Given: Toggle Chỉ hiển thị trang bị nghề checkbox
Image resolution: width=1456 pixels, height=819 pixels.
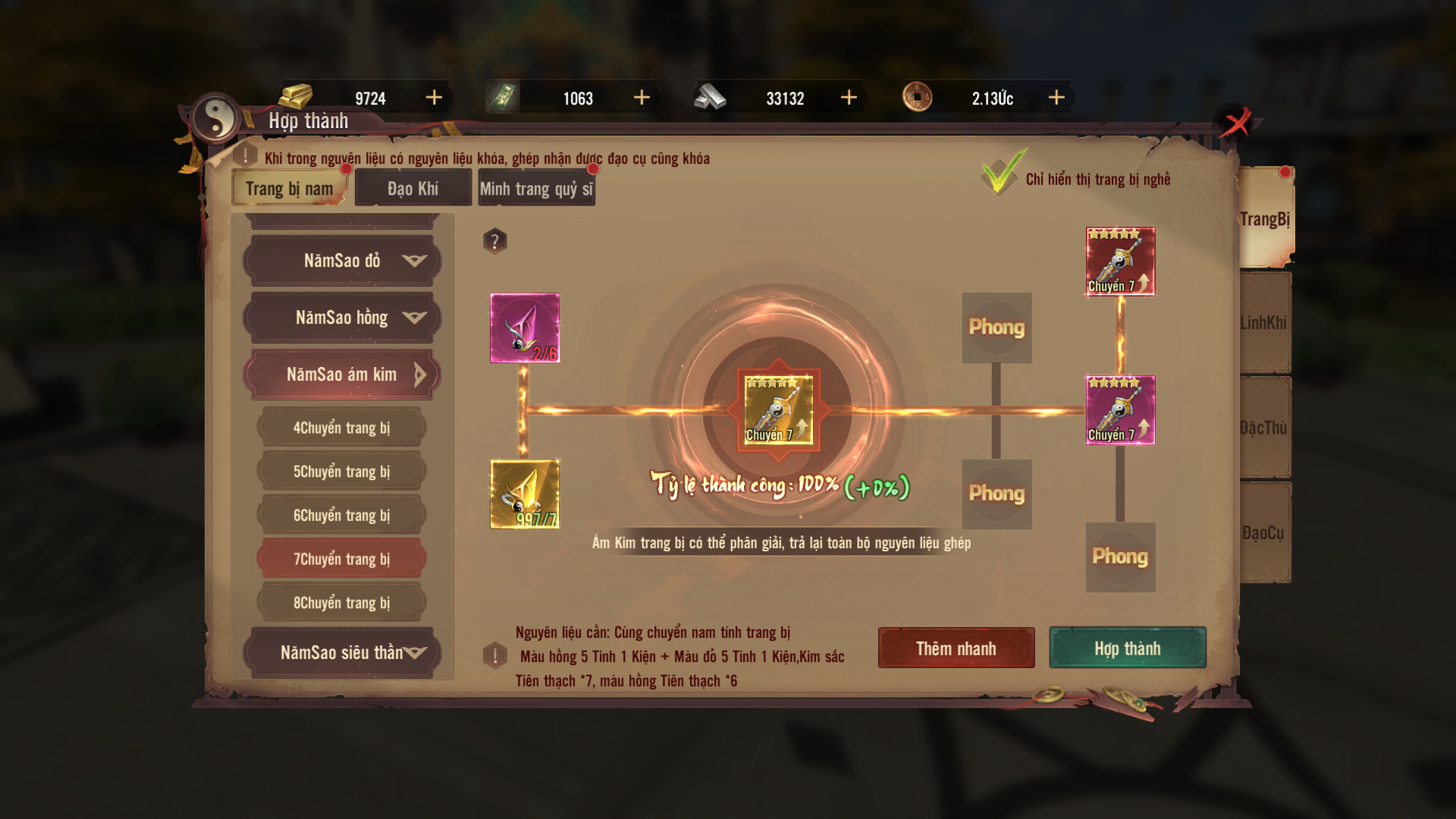Looking at the screenshot, I should click(1001, 176).
